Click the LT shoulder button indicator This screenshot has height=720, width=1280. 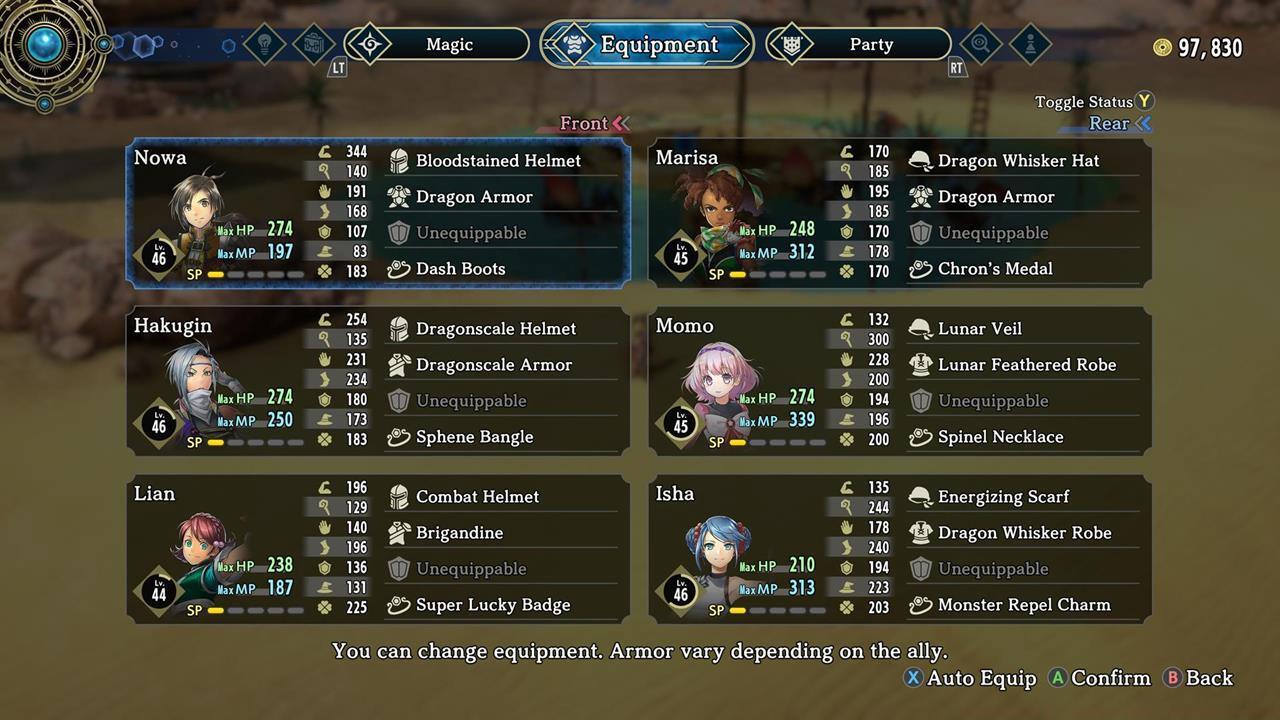(x=337, y=68)
